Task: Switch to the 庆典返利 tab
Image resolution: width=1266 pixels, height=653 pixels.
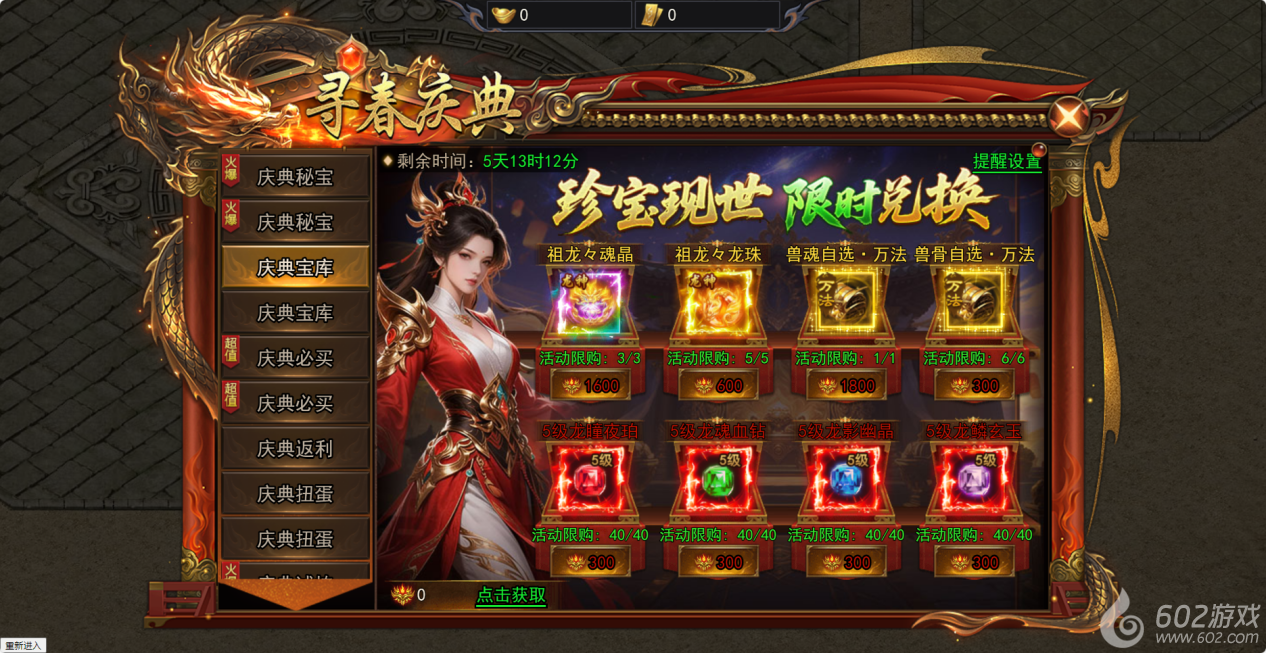Action: (294, 449)
